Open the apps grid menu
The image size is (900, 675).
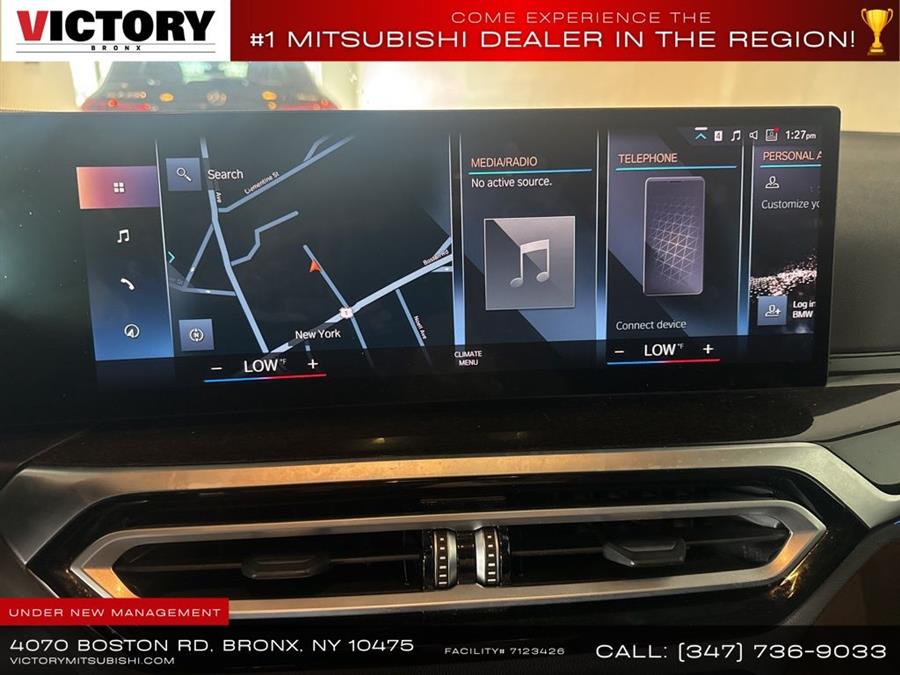(118, 187)
